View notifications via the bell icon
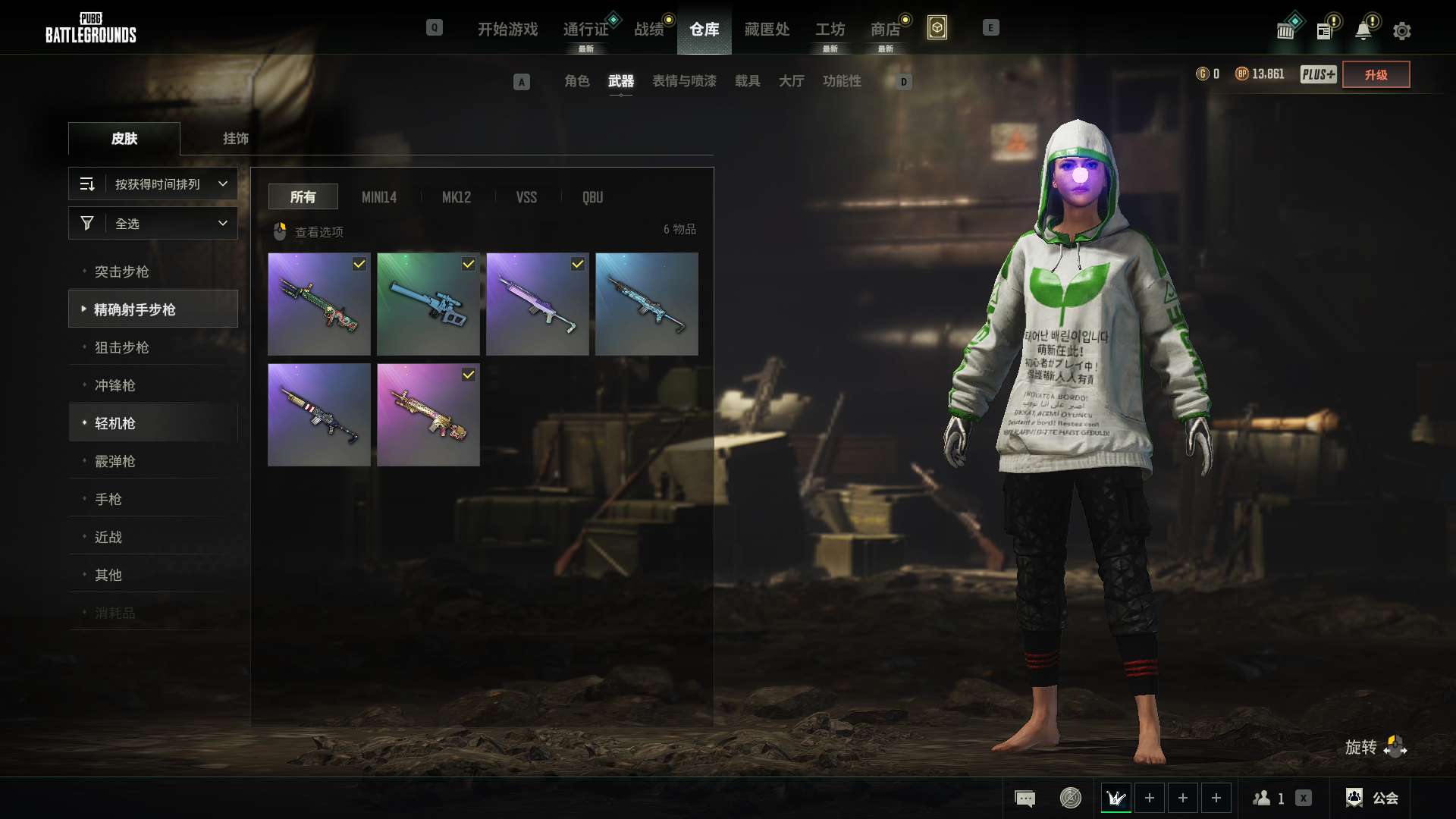Image resolution: width=1456 pixels, height=819 pixels. pyautogui.click(x=1363, y=31)
